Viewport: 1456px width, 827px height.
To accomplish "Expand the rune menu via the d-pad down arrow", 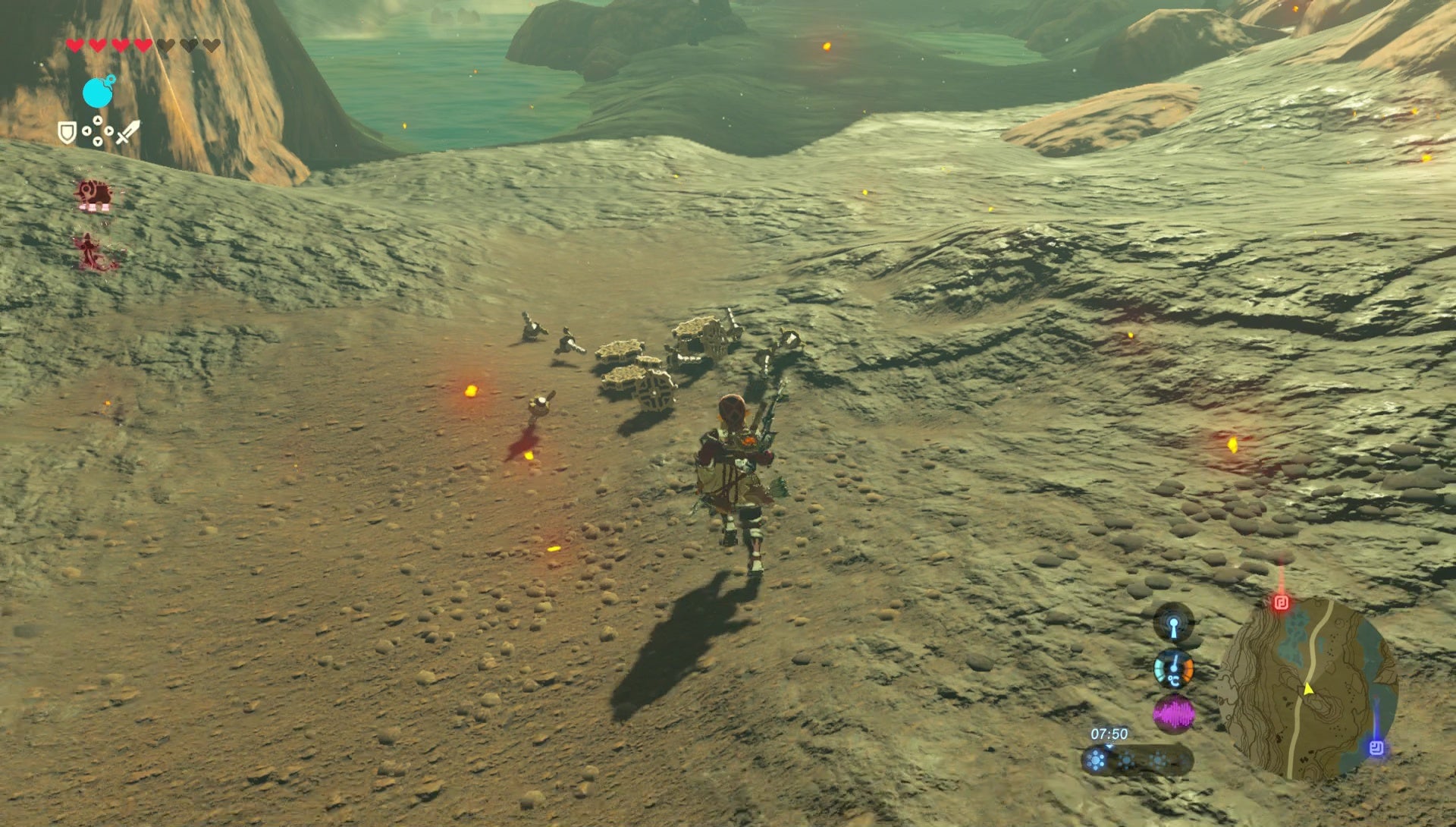I will [98, 140].
